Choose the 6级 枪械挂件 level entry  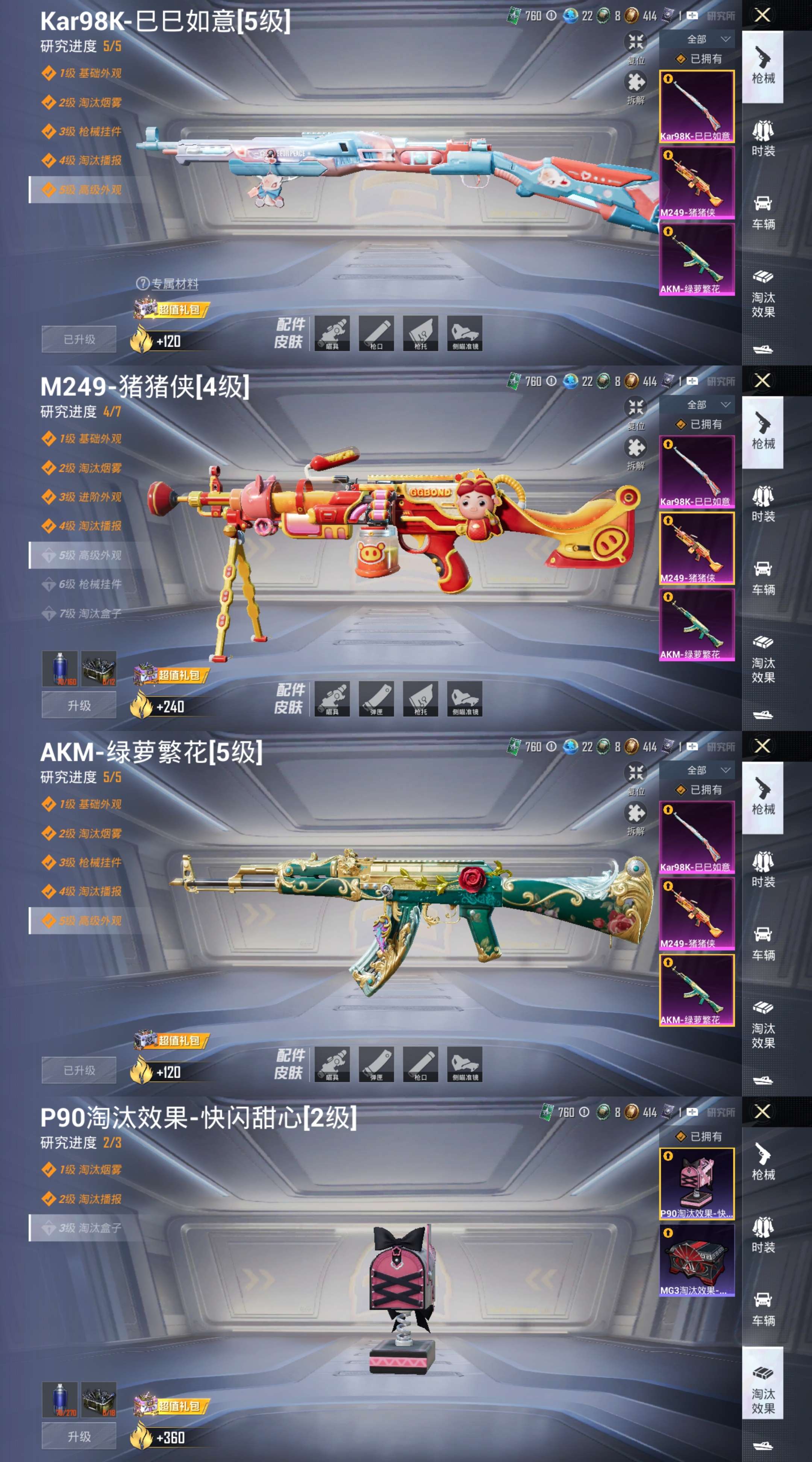(89, 584)
